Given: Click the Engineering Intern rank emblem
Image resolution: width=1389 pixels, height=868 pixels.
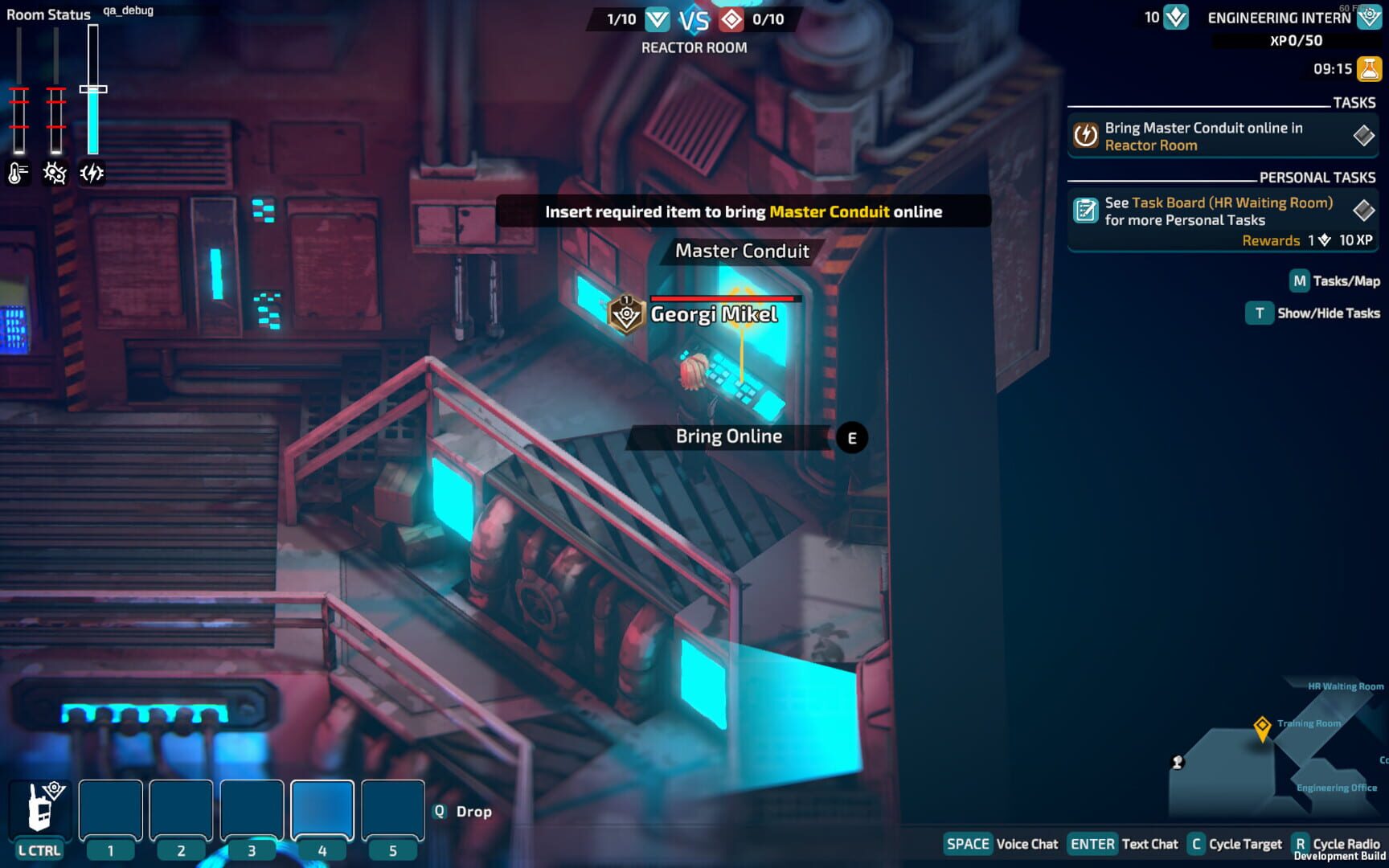Looking at the screenshot, I should click(x=1371, y=18).
